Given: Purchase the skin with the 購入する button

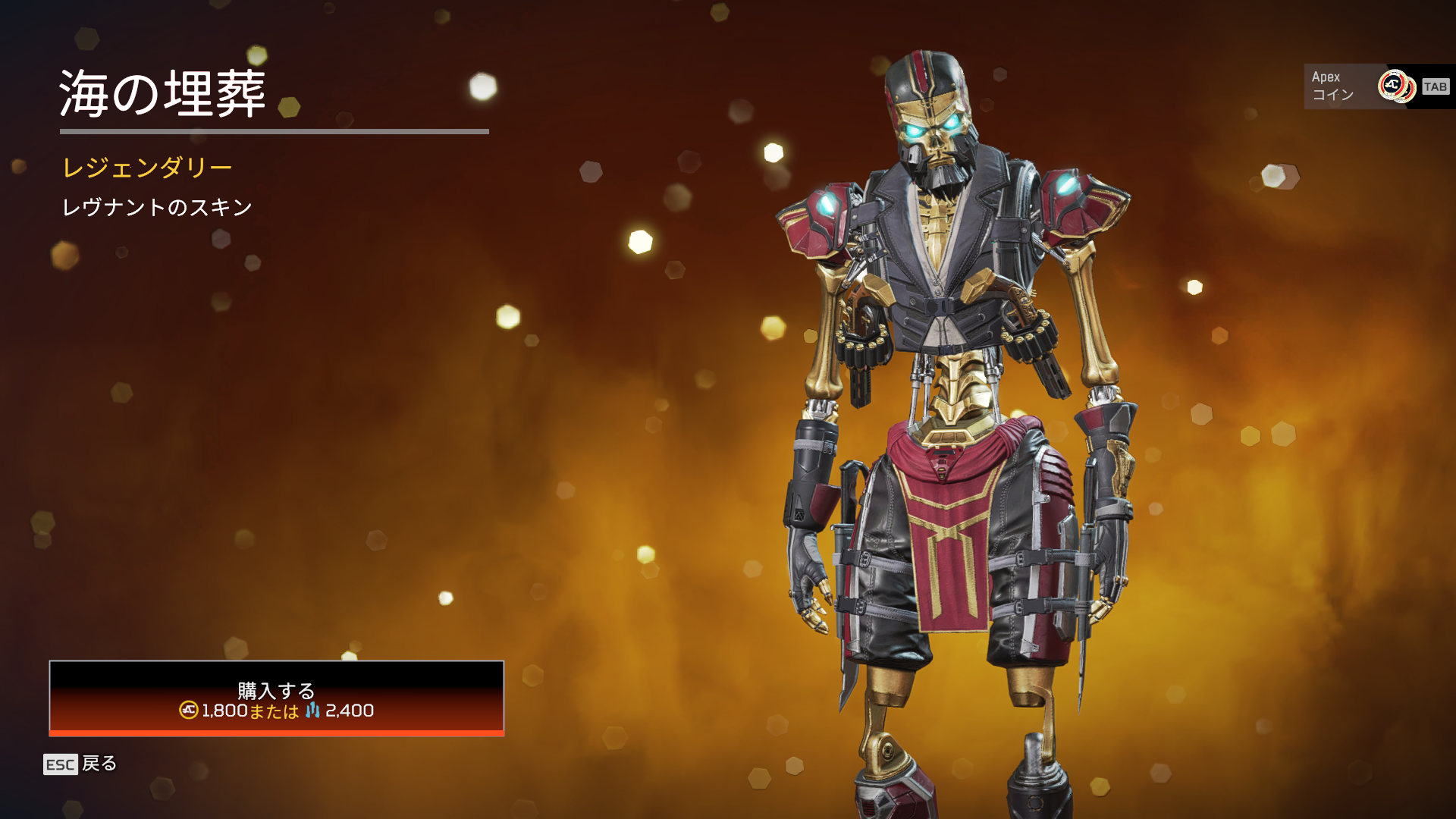Looking at the screenshot, I should pyautogui.click(x=277, y=698).
